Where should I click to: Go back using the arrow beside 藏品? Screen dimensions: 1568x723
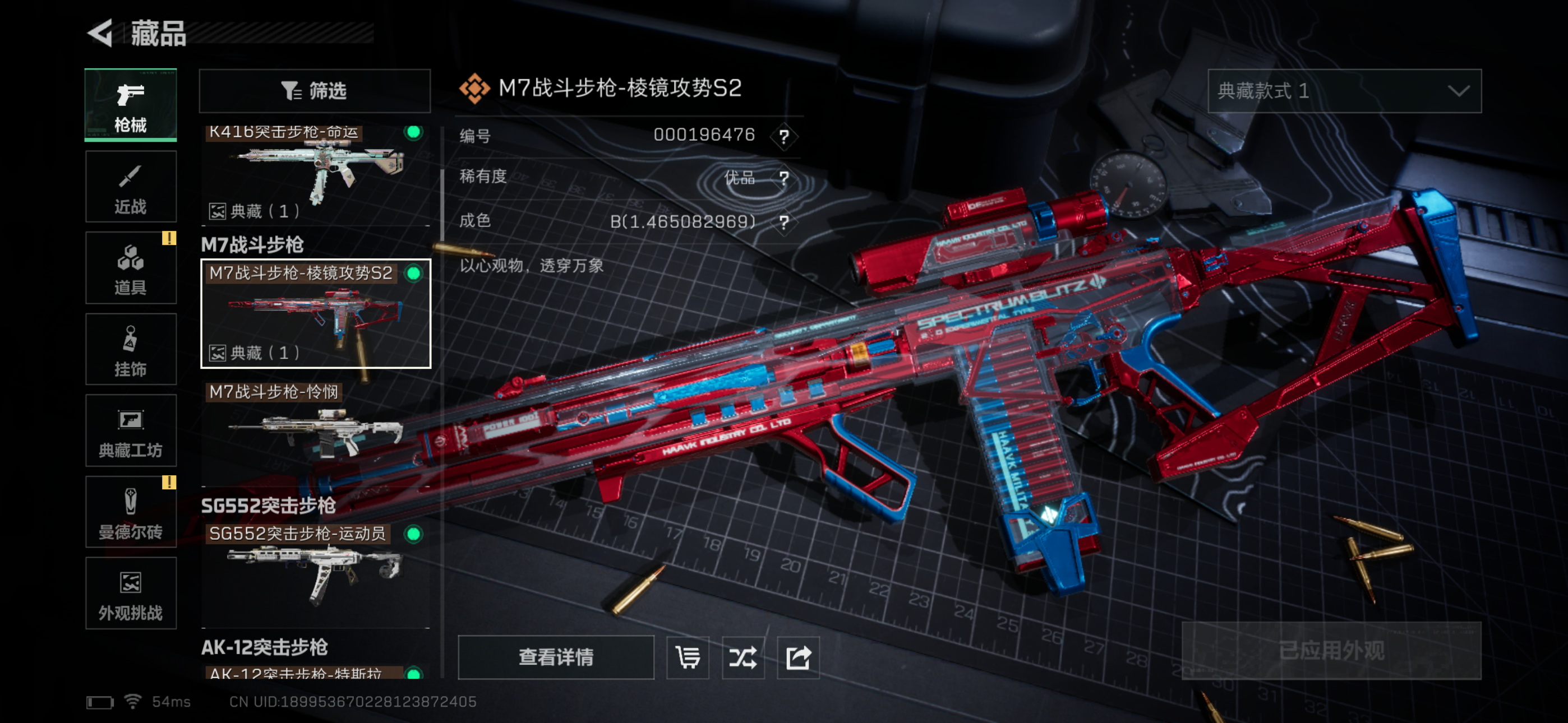[101, 33]
